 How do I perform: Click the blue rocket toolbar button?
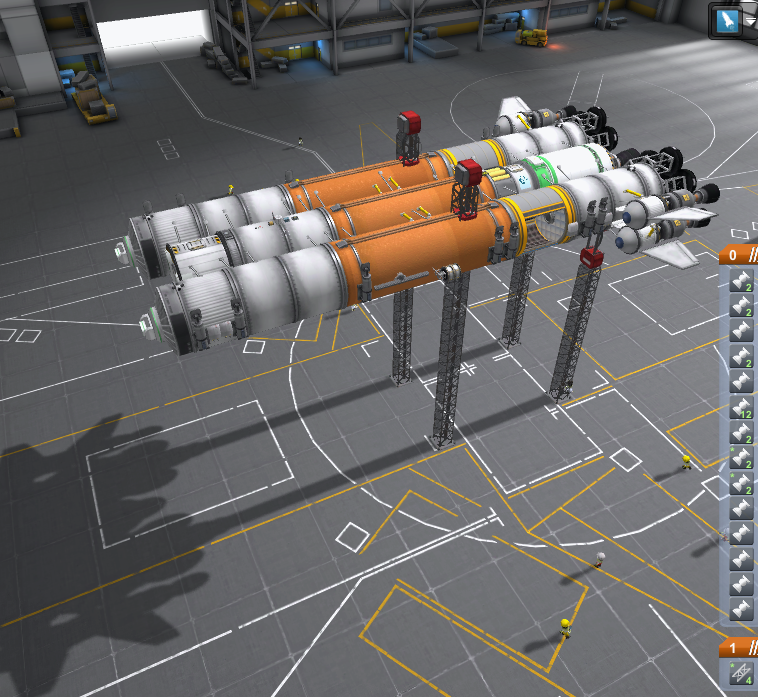(729, 19)
